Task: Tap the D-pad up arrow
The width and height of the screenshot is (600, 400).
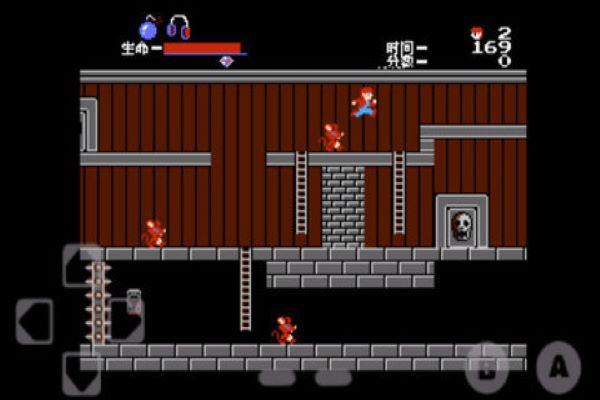Action: (x=82, y=265)
